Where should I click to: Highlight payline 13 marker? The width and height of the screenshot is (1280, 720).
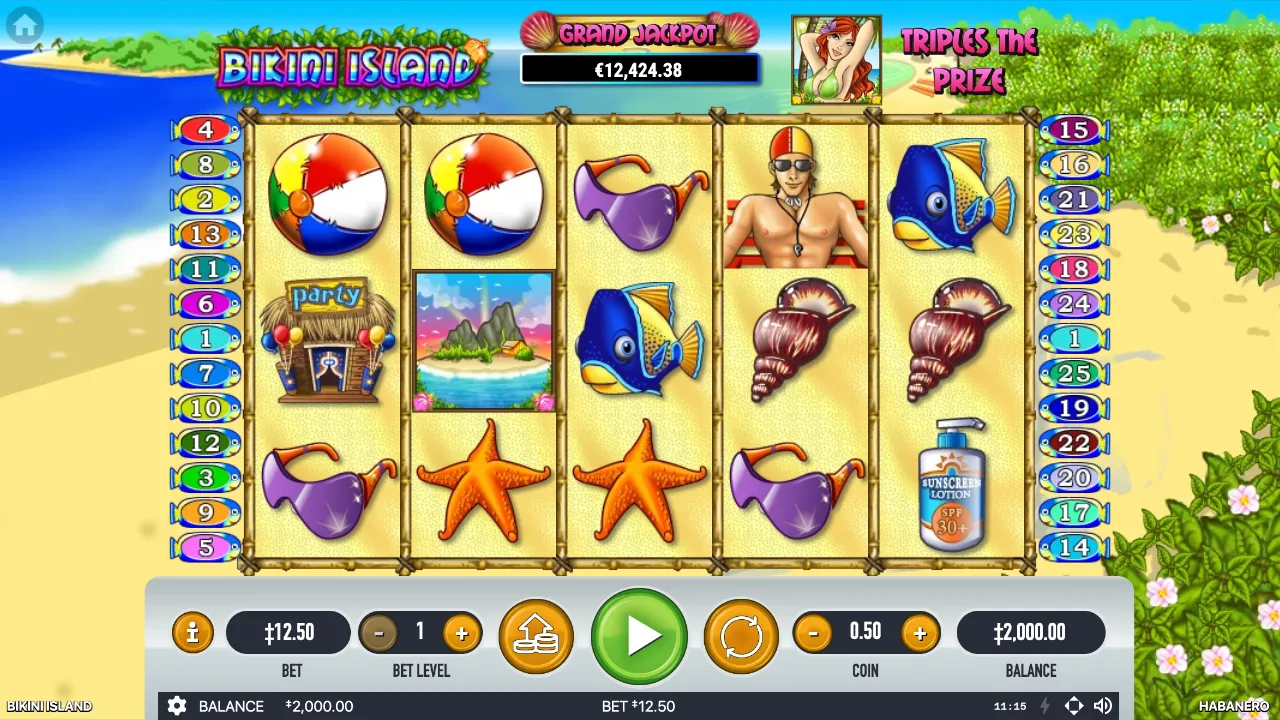206,234
